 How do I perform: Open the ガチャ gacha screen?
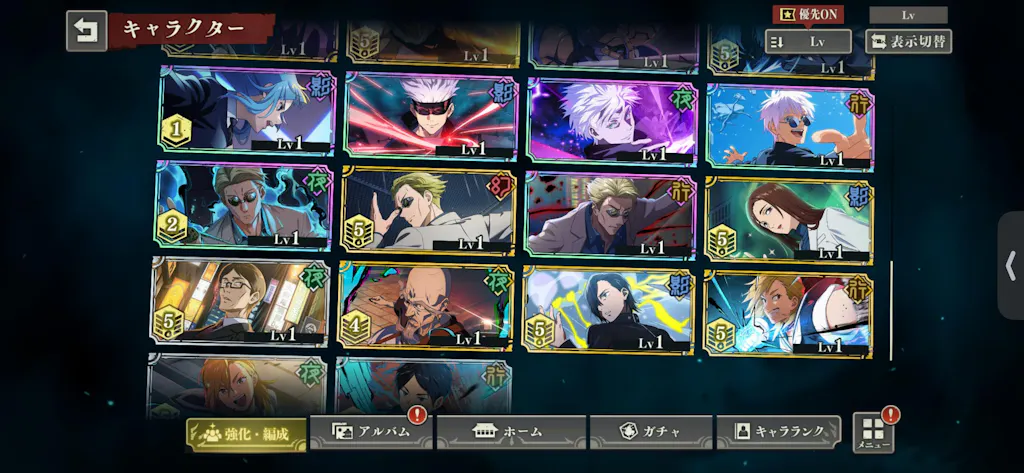point(650,432)
